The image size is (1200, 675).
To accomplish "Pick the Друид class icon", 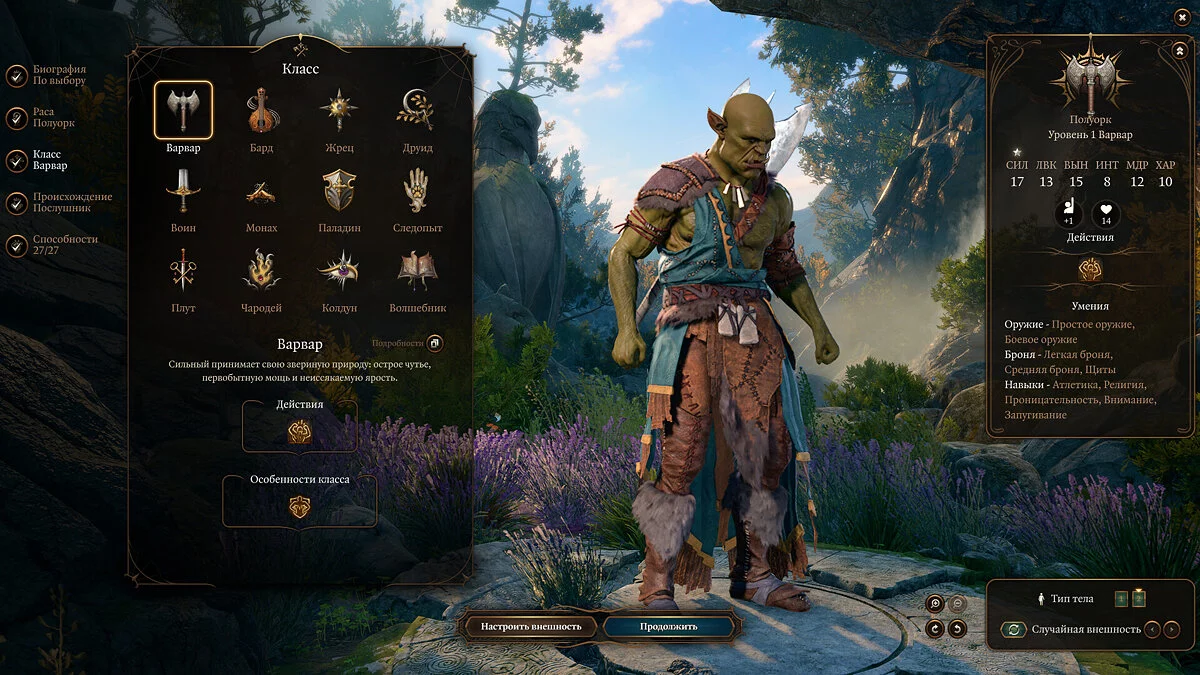I will pos(416,111).
